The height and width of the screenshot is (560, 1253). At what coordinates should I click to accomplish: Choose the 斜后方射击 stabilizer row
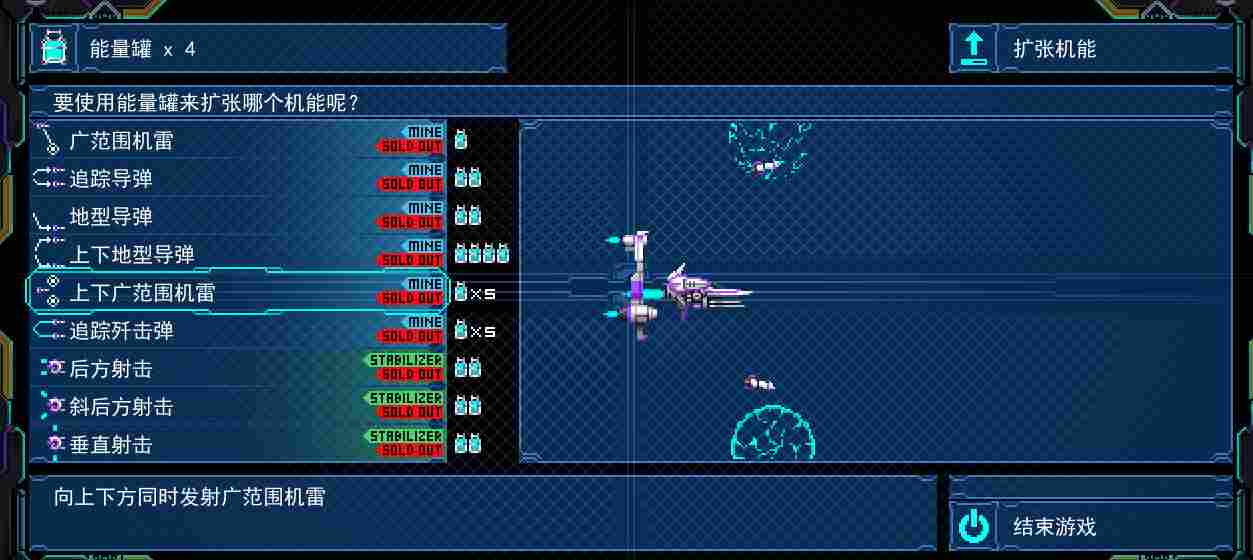coord(238,407)
